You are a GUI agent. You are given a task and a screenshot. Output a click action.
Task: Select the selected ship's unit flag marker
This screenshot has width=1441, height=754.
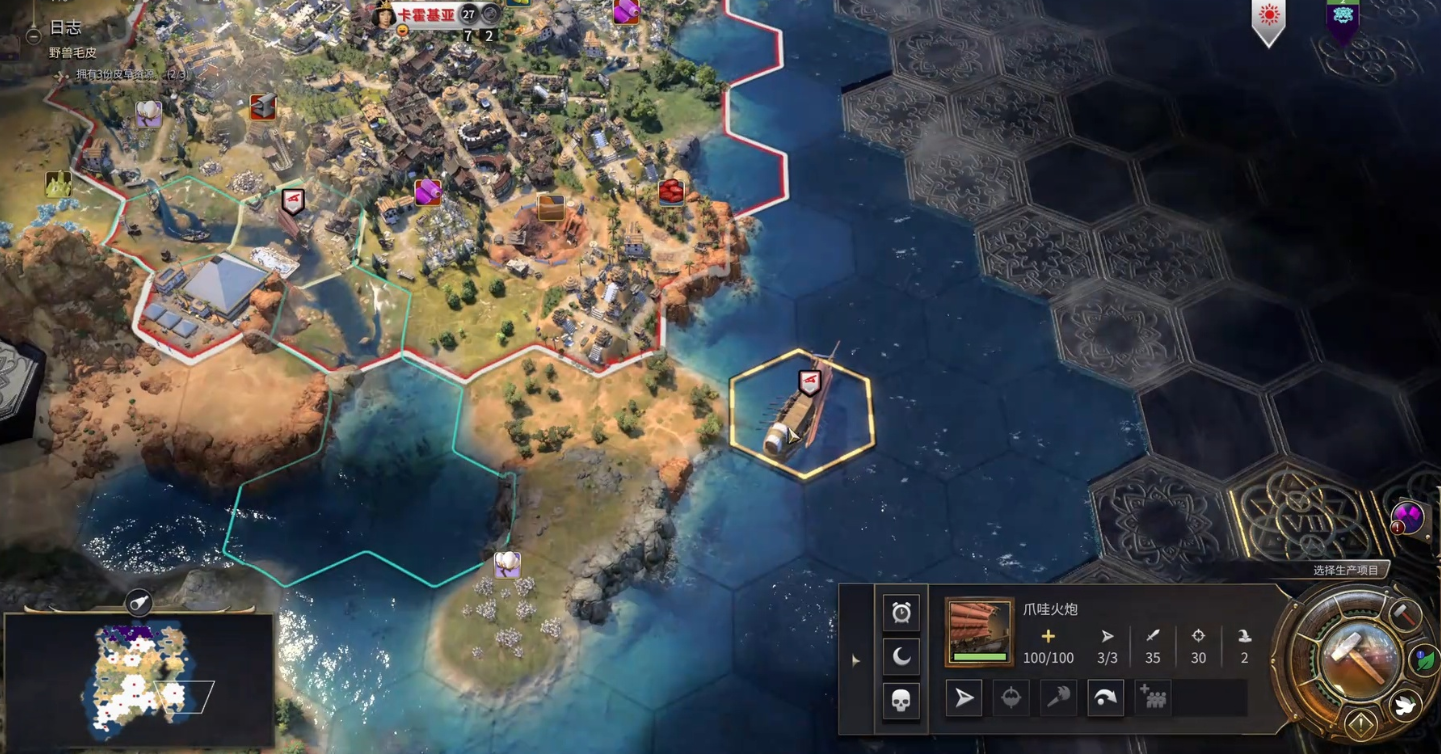pyautogui.click(x=809, y=382)
